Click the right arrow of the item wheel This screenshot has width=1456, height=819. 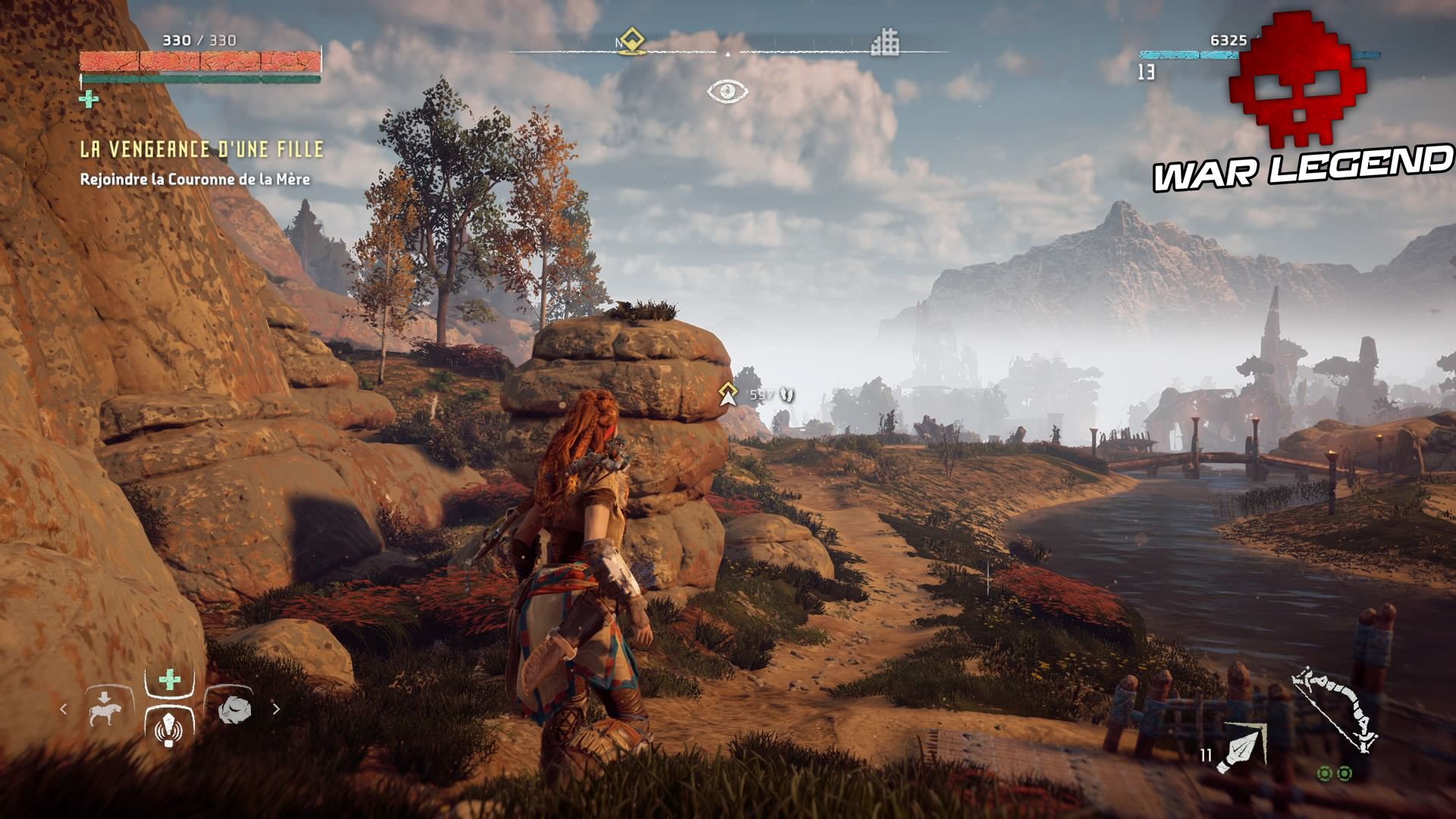pyautogui.click(x=276, y=709)
